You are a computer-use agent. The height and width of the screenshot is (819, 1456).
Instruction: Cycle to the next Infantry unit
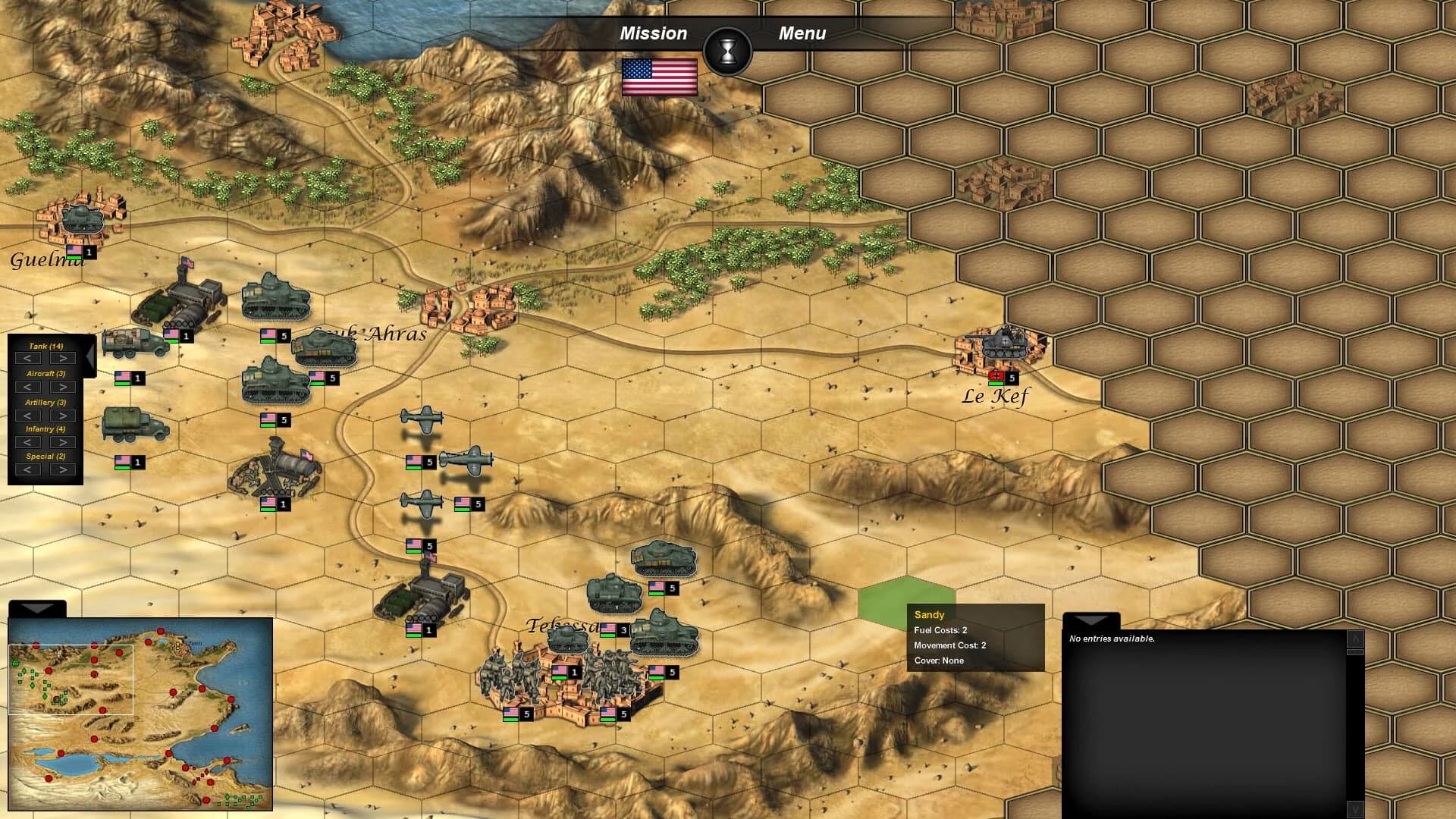click(64, 441)
